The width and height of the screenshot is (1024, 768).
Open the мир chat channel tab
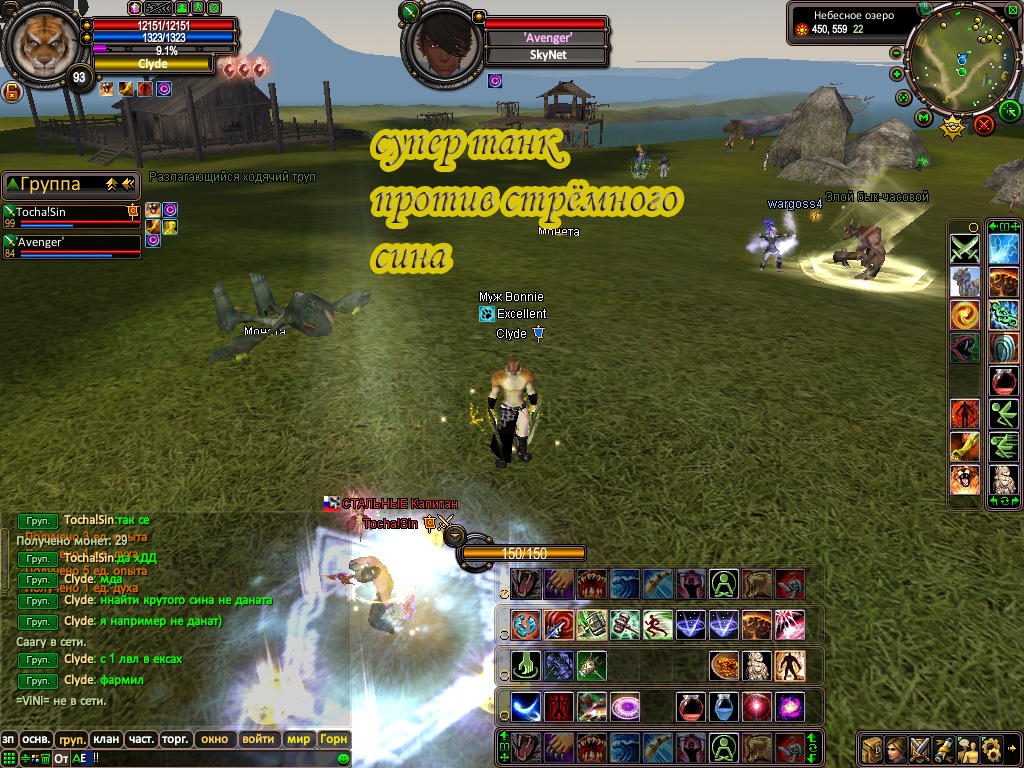click(x=298, y=740)
